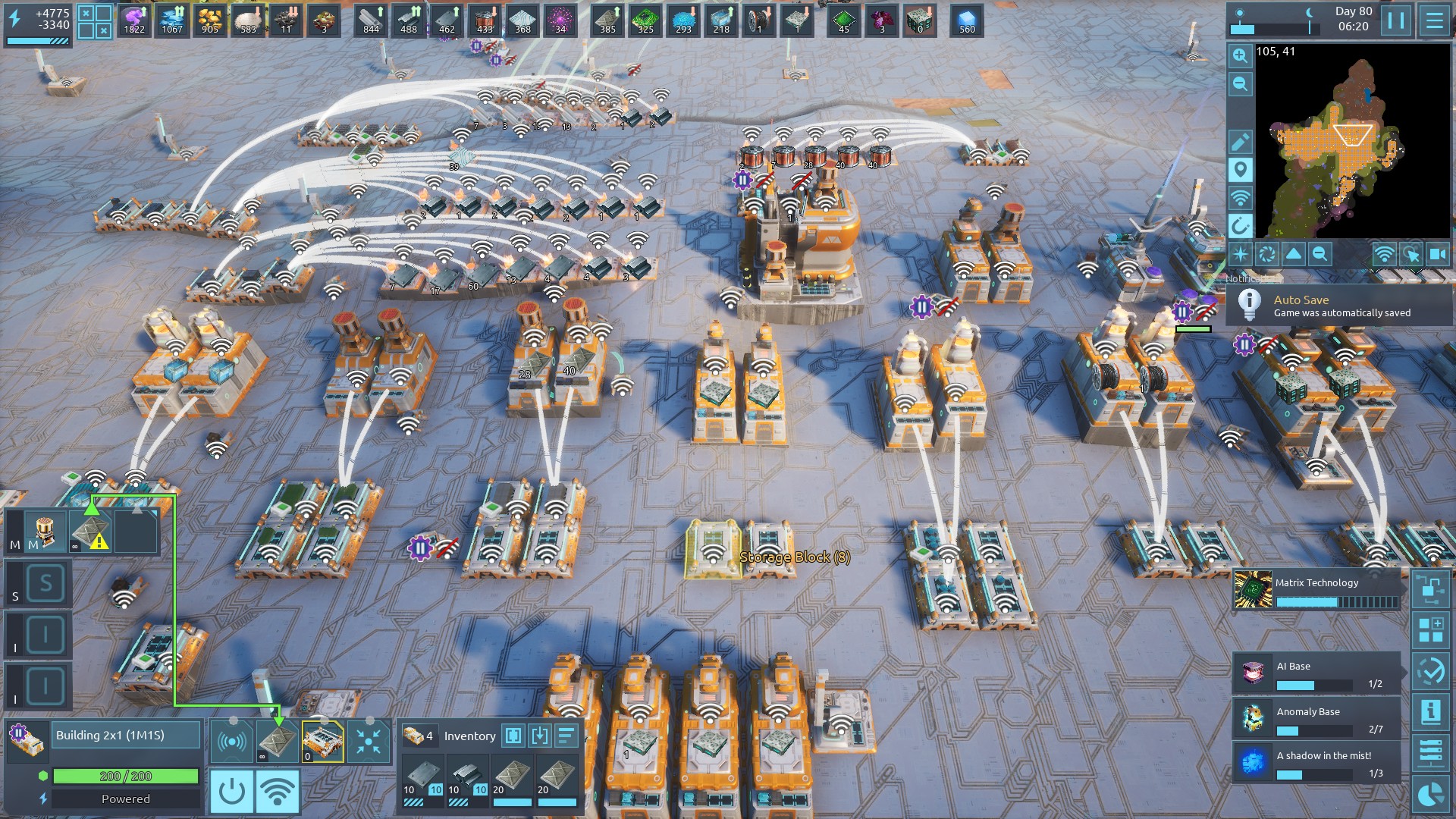Pause the game simulation
The height and width of the screenshot is (819, 1456).
(1396, 20)
